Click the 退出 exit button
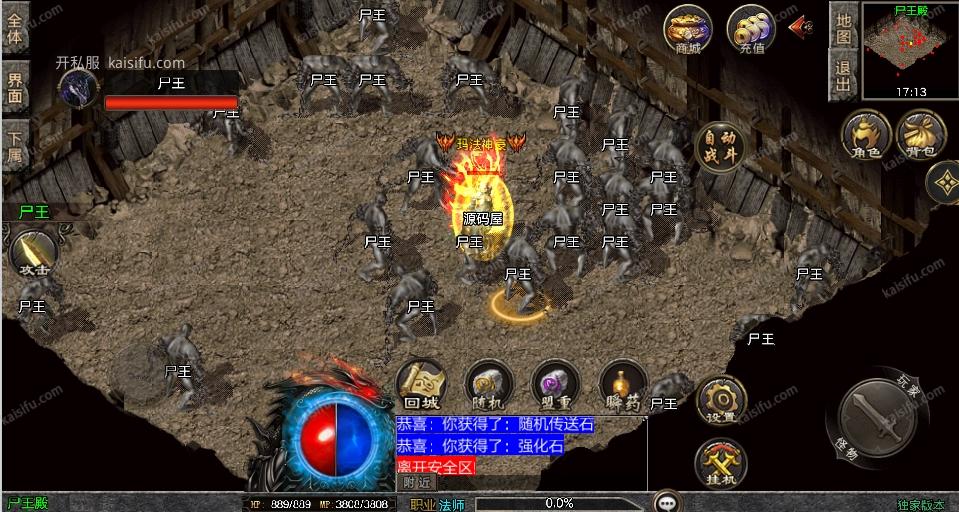The height and width of the screenshot is (512, 959). point(843,75)
